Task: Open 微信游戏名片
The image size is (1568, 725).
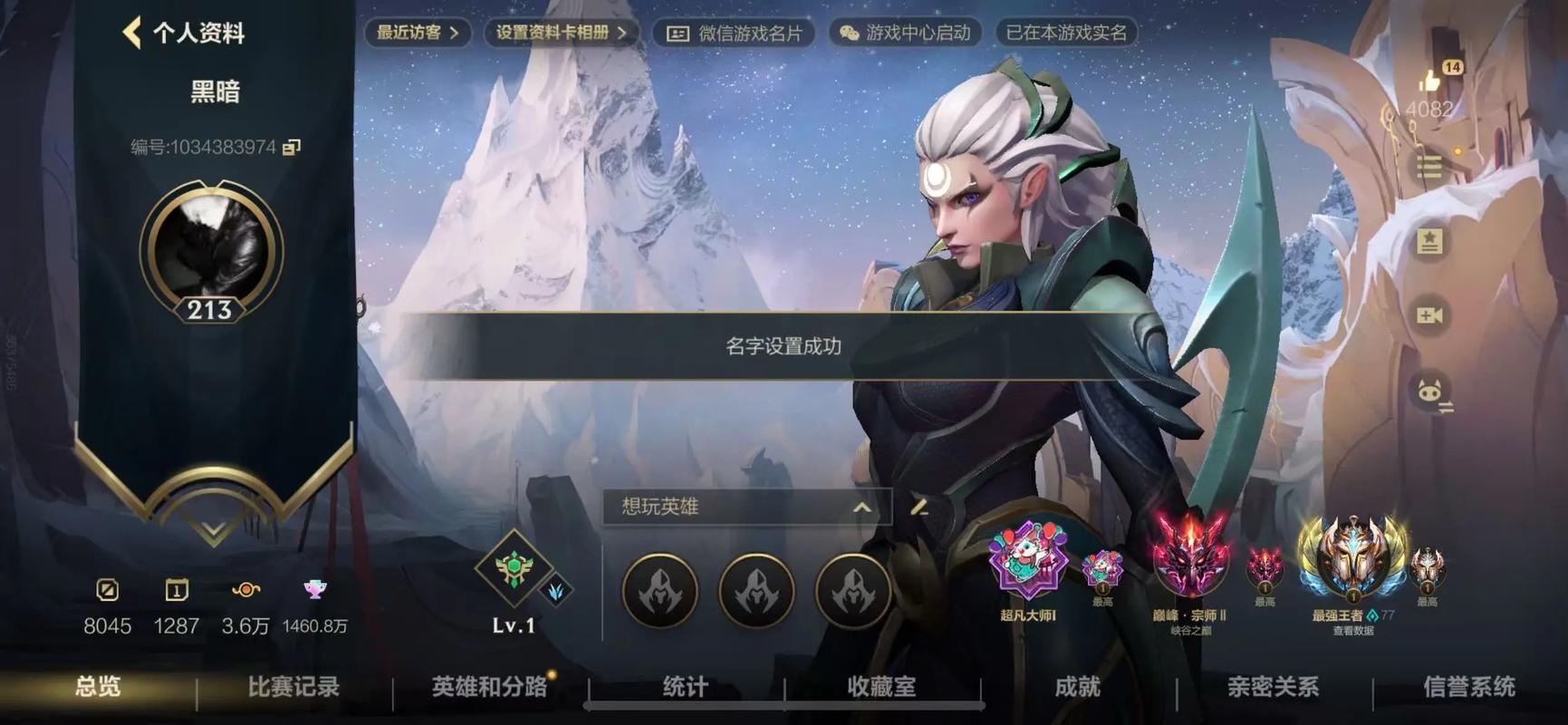Action: (x=732, y=33)
